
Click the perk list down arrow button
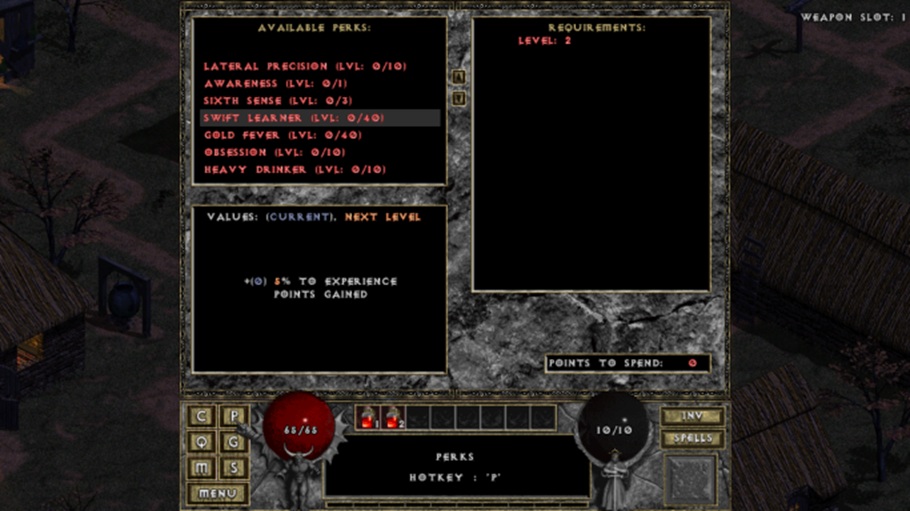click(x=459, y=98)
